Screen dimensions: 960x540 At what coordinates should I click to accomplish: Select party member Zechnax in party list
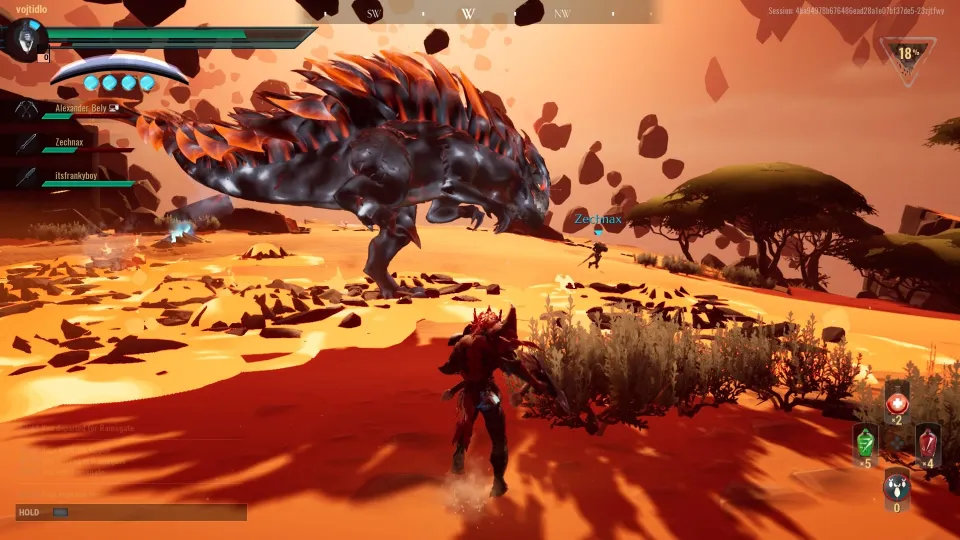68,143
